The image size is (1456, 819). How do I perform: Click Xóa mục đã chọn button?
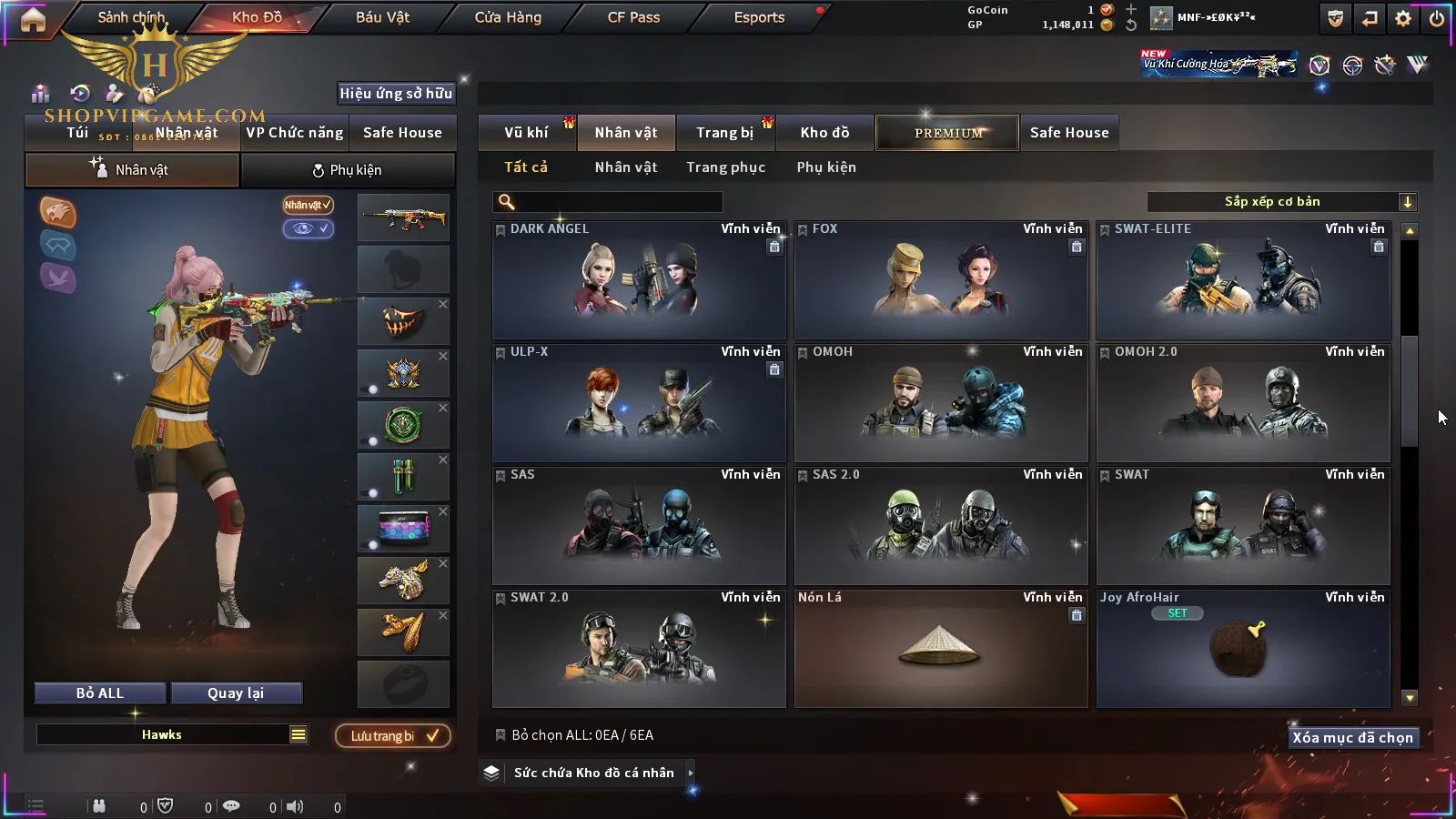tap(1352, 738)
